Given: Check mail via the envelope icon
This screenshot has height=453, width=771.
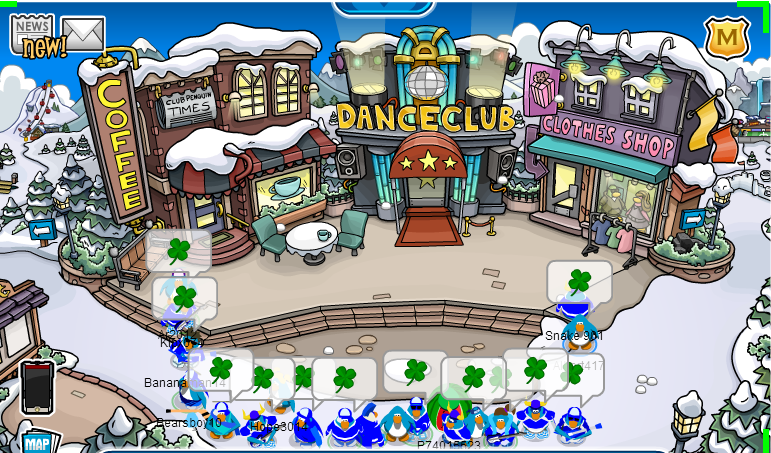Looking at the screenshot, I should pyautogui.click(x=83, y=34).
